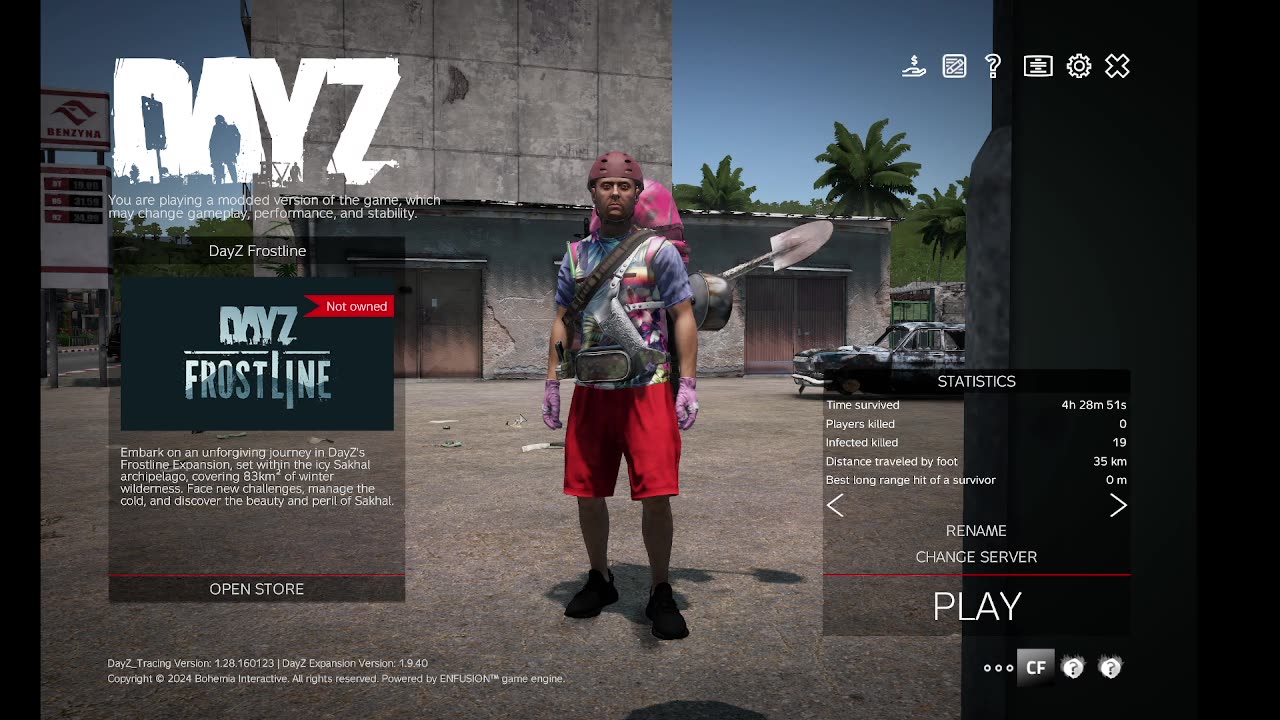
Task: Click the hand with dollar sign icon
Action: [x=913, y=67]
